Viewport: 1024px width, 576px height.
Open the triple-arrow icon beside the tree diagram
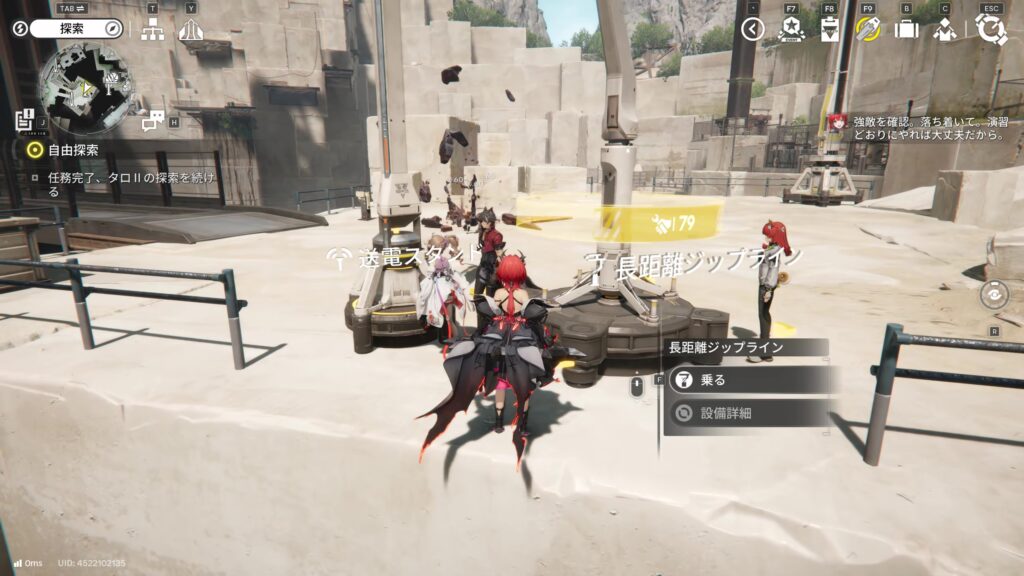coord(190,30)
